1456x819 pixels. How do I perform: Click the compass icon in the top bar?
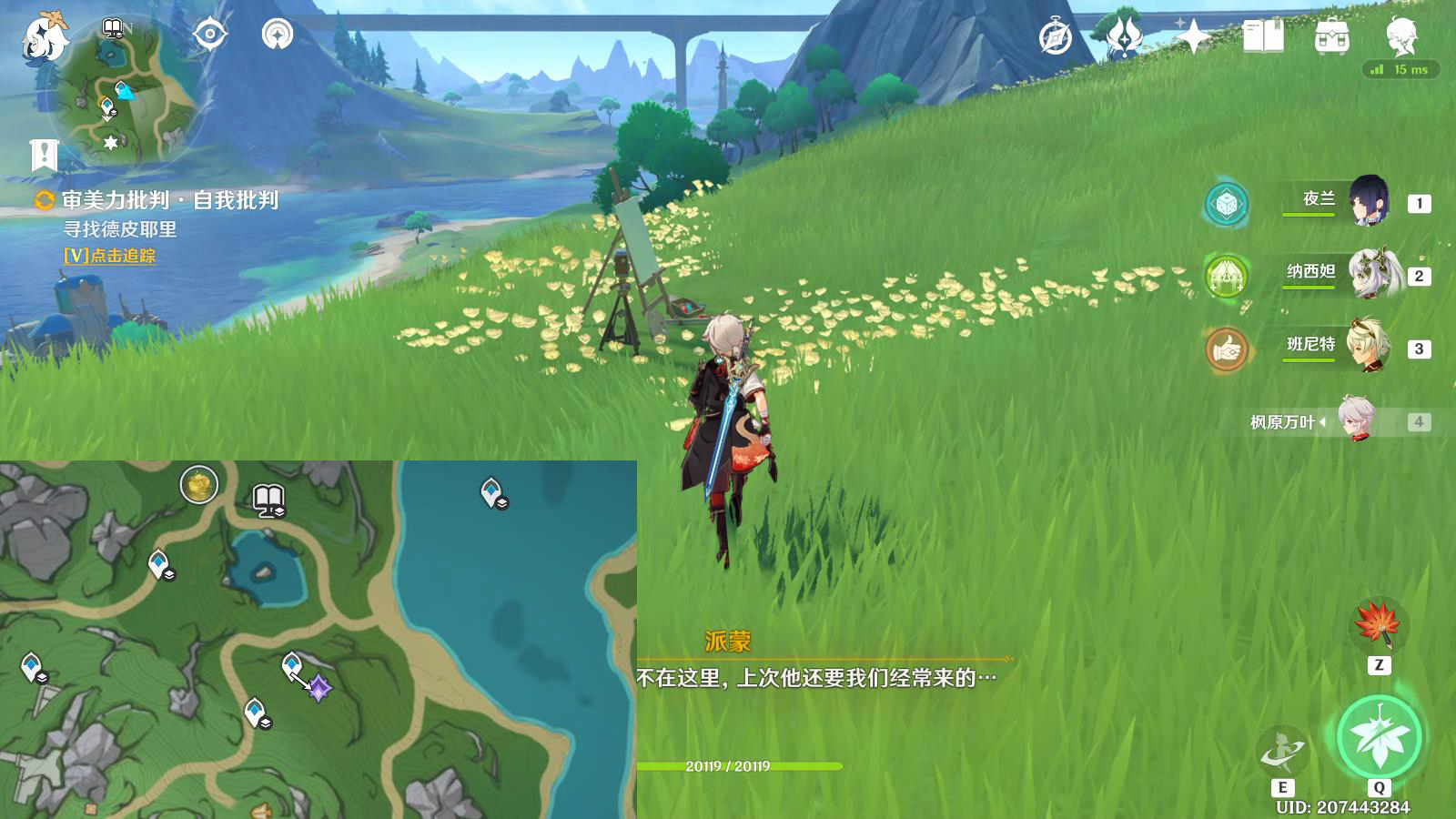(1056, 37)
